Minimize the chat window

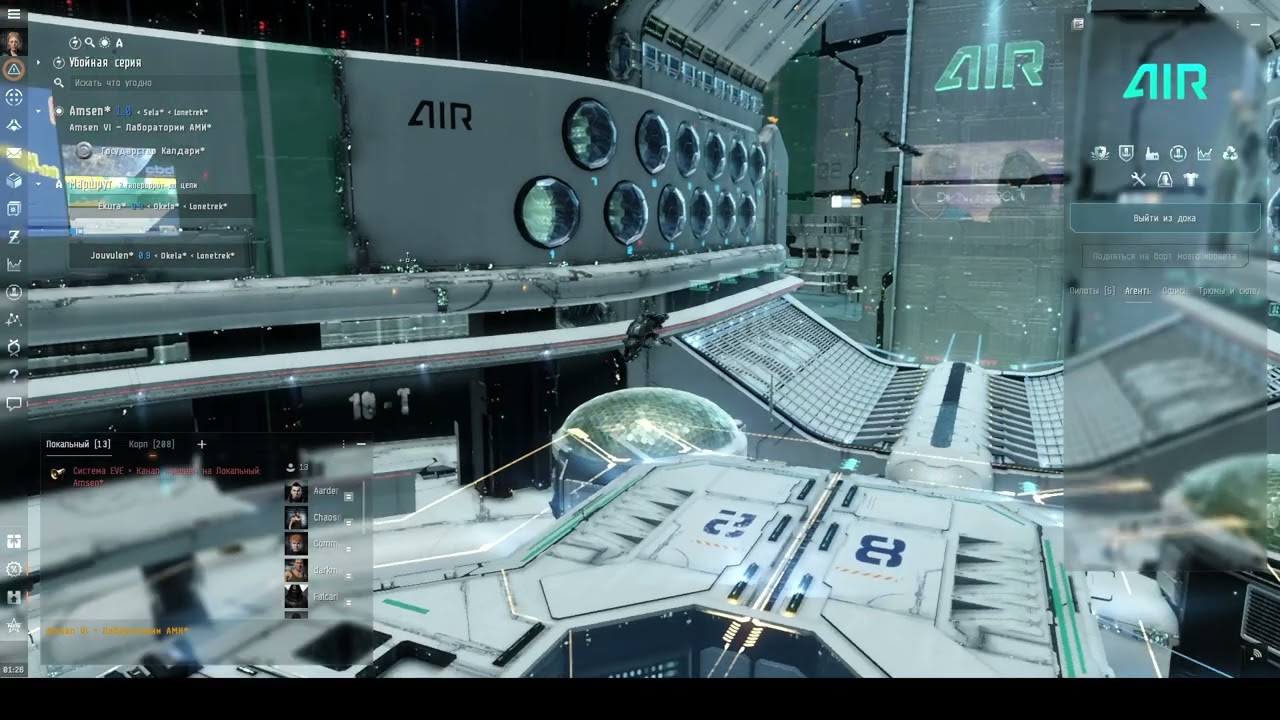(361, 444)
